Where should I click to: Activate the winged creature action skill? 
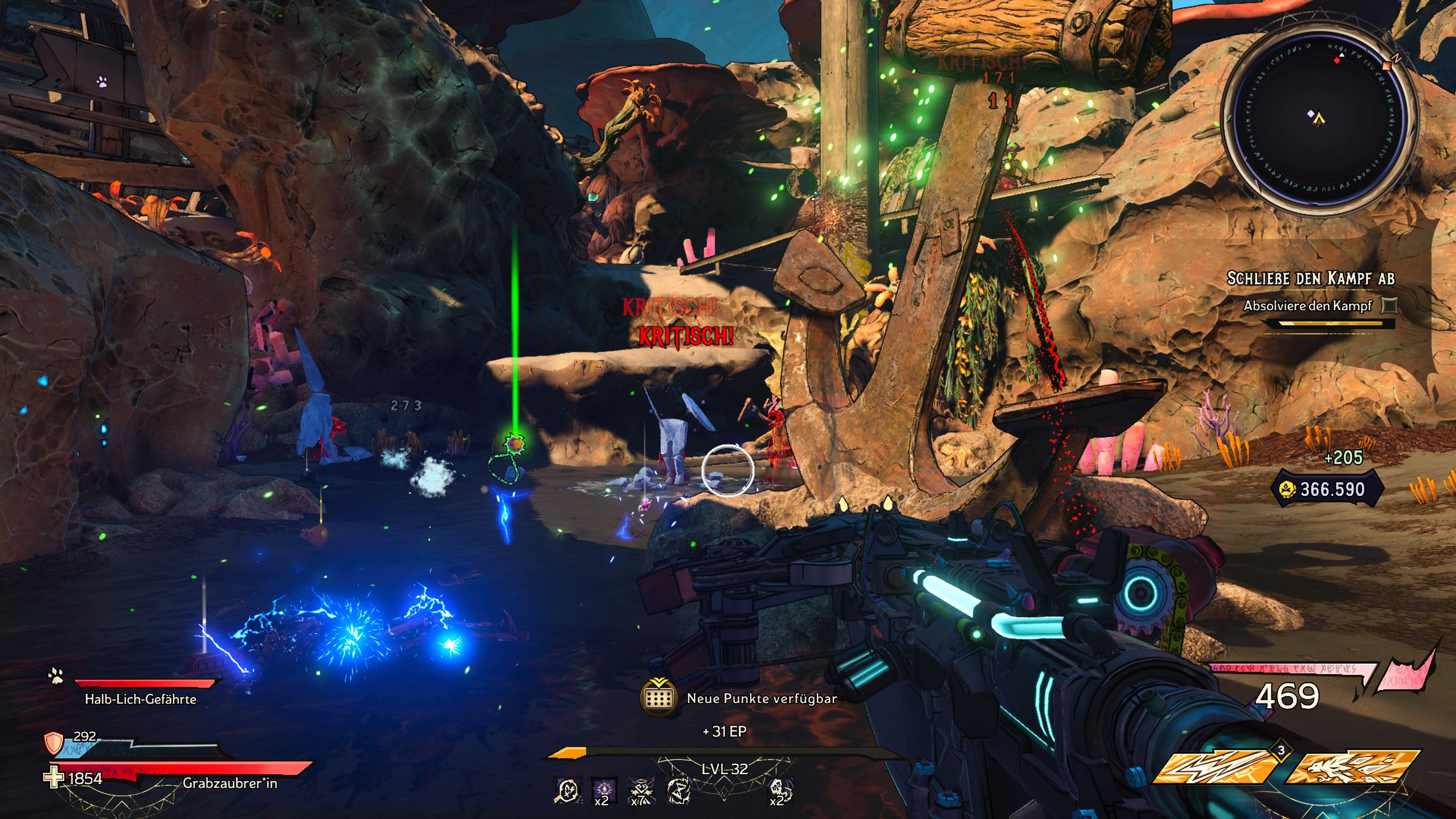[x=1352, y=766]
